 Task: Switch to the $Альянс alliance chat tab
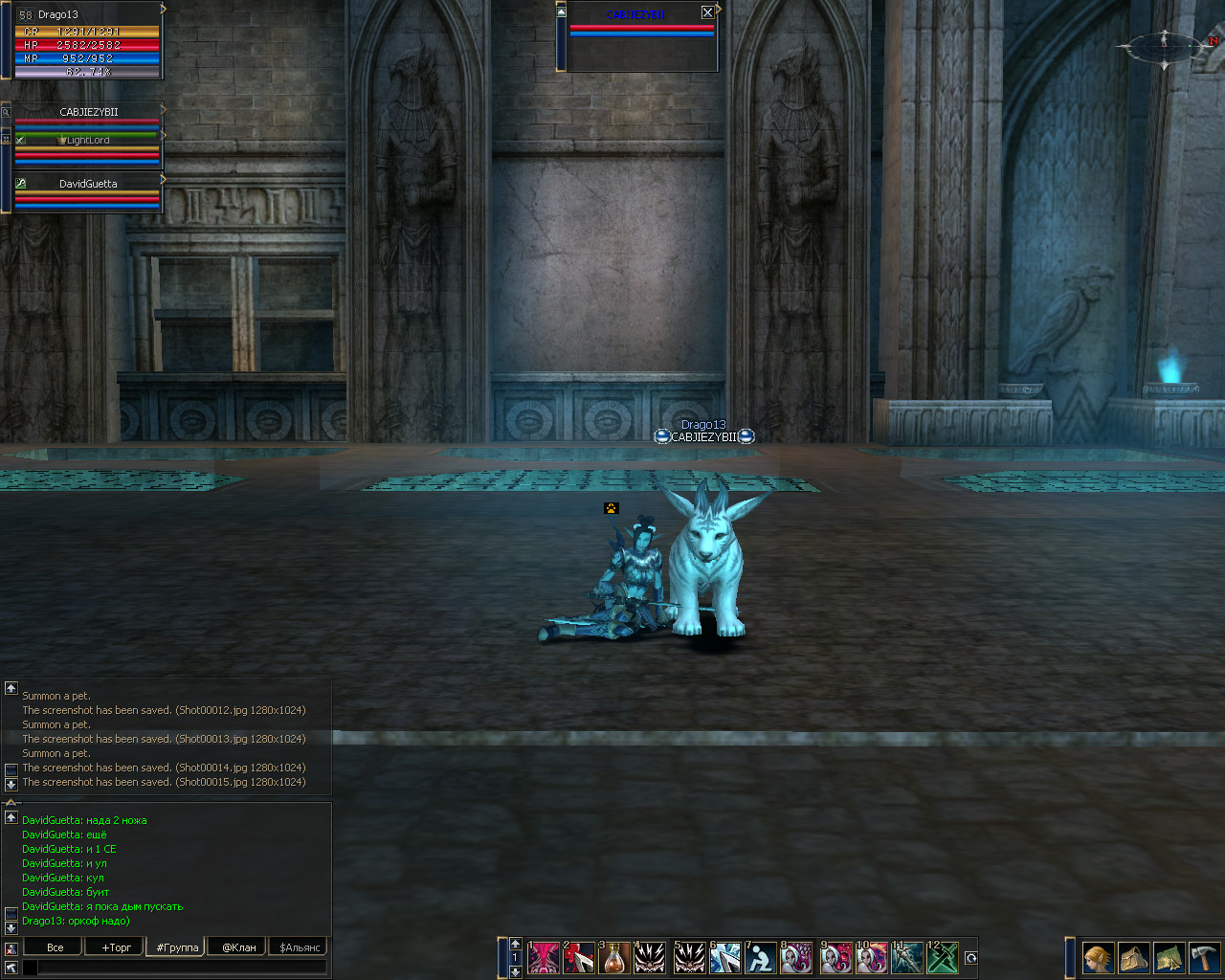[x=301, y=947]
